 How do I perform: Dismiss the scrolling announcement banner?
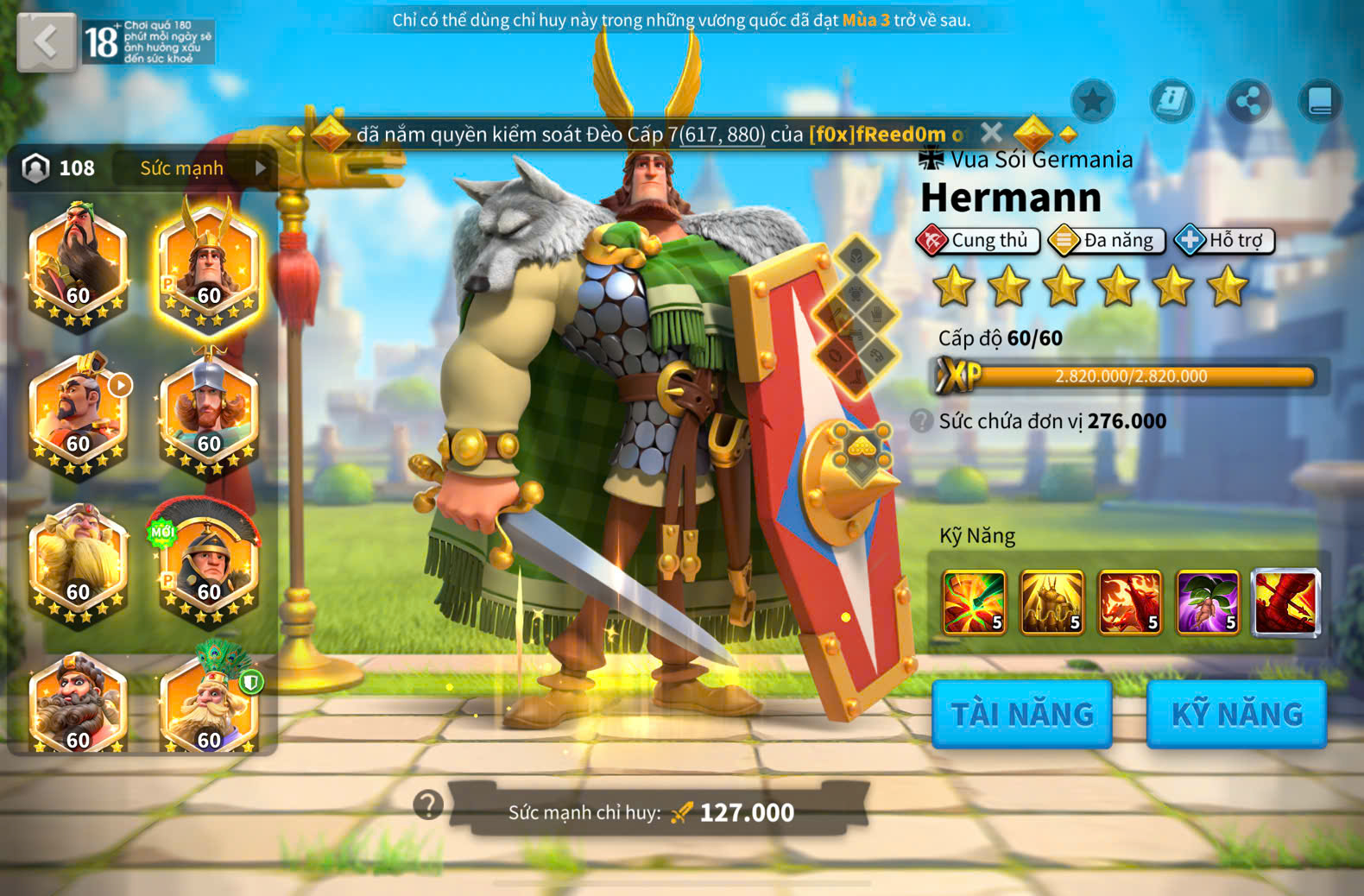point(991,133)
